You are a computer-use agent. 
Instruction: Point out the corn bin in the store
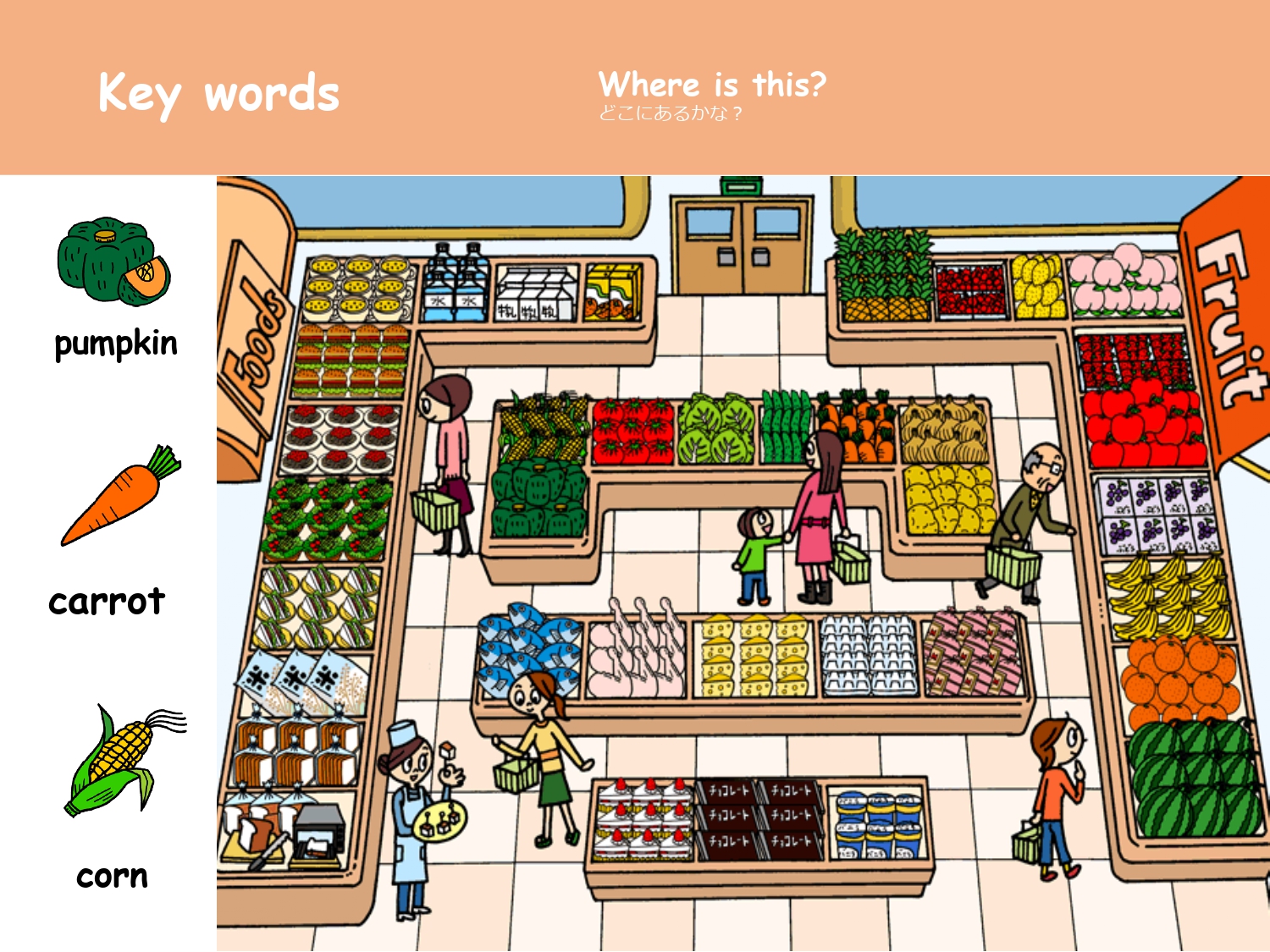coord(544,426)
